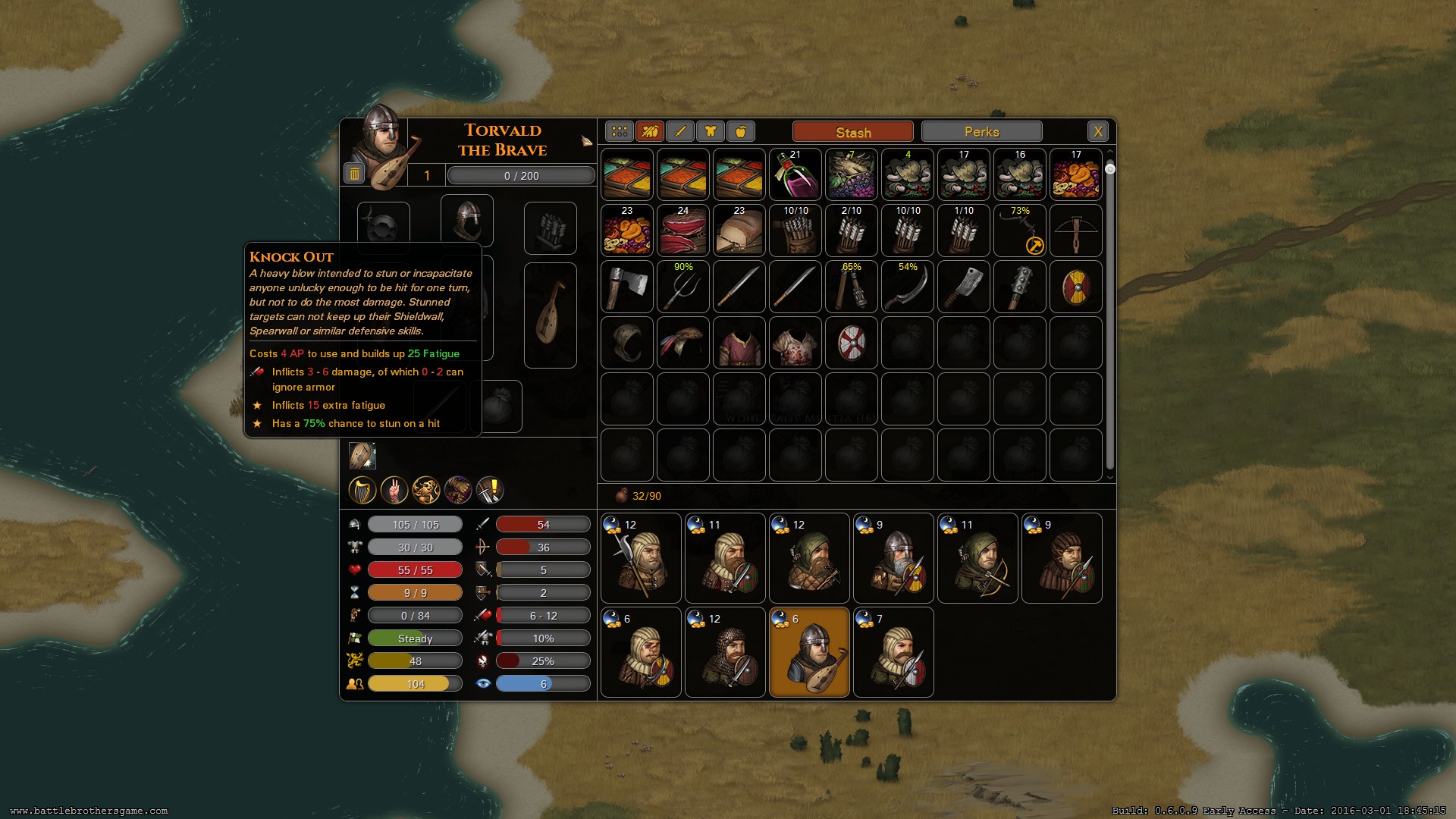Pick the bread loaf from the stash
1456x819 pixels.
[739, 231]
